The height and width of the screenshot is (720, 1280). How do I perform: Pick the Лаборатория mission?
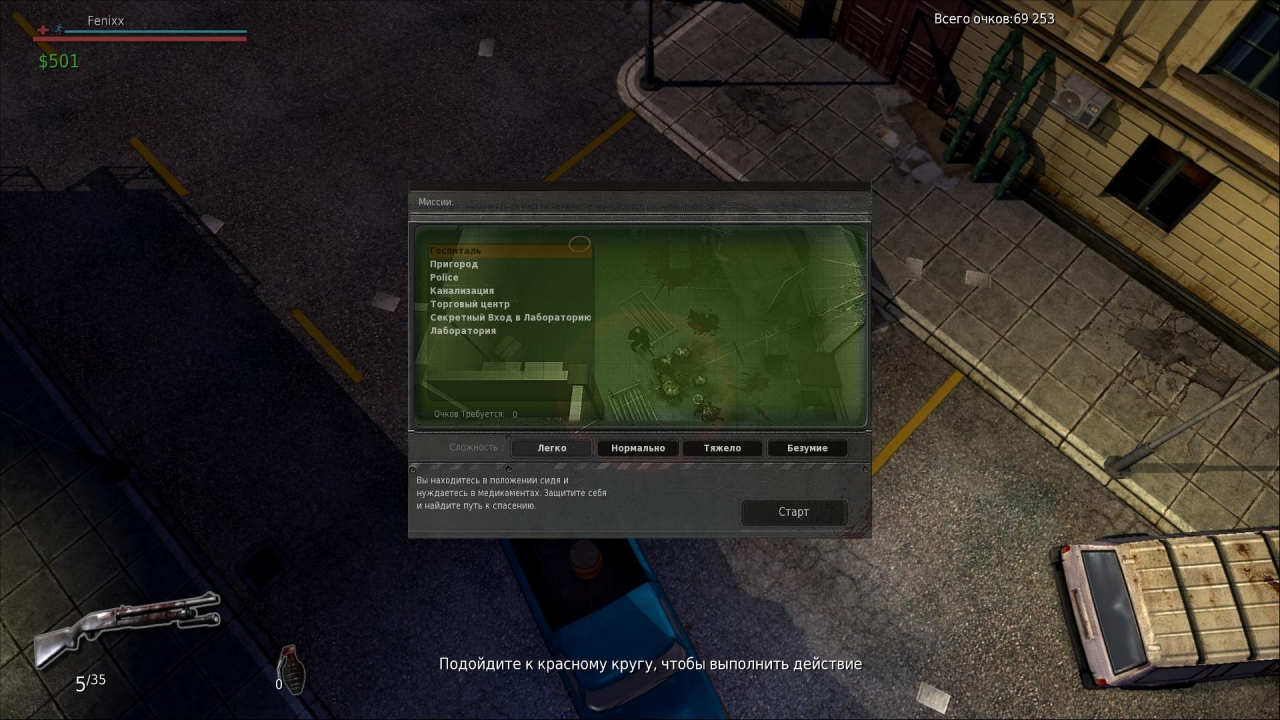[x=463, y=331]
